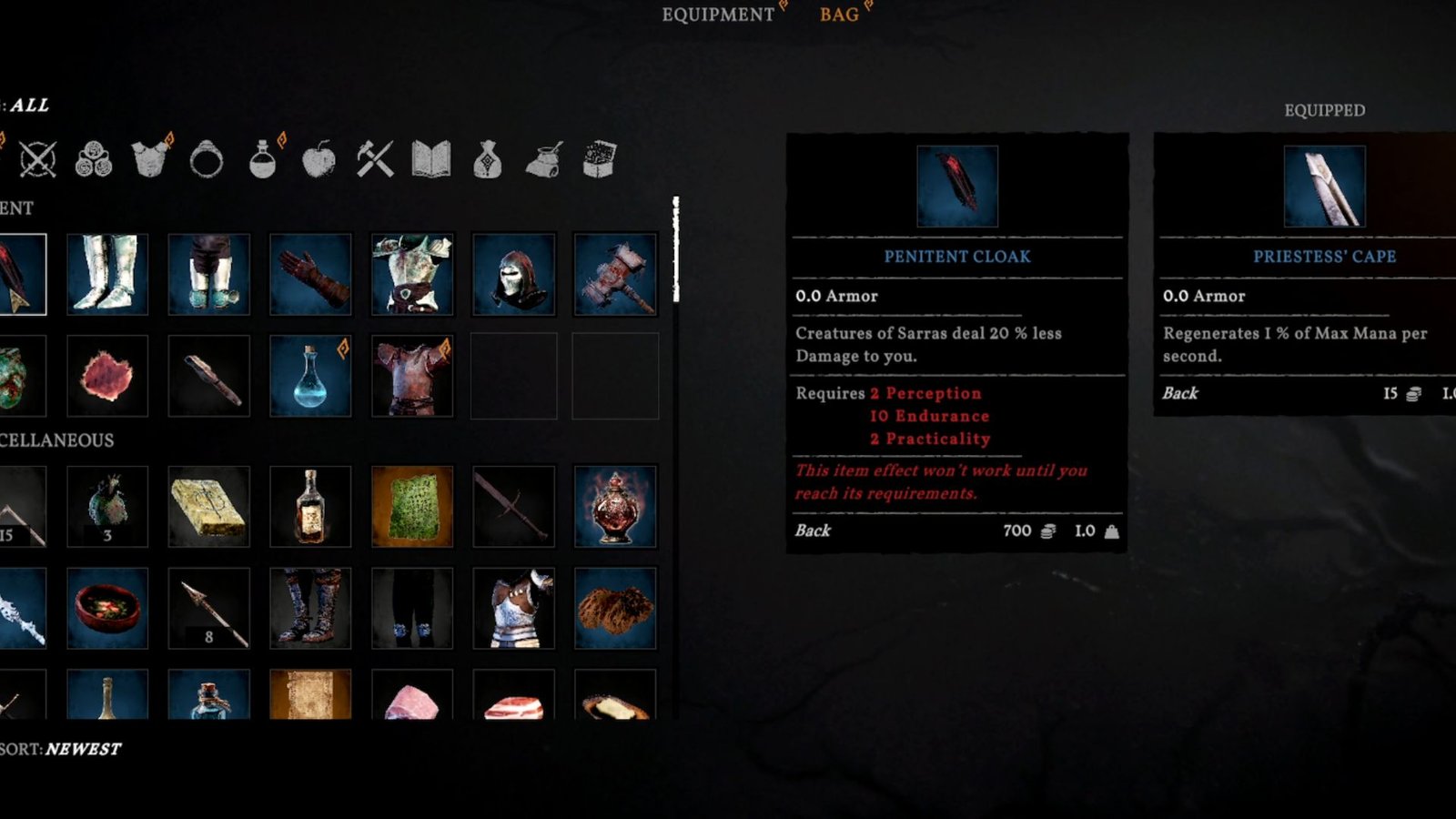1456x819 pixels.
Task: Select the white plated greaves item
Action: click(x=107, y=274)
